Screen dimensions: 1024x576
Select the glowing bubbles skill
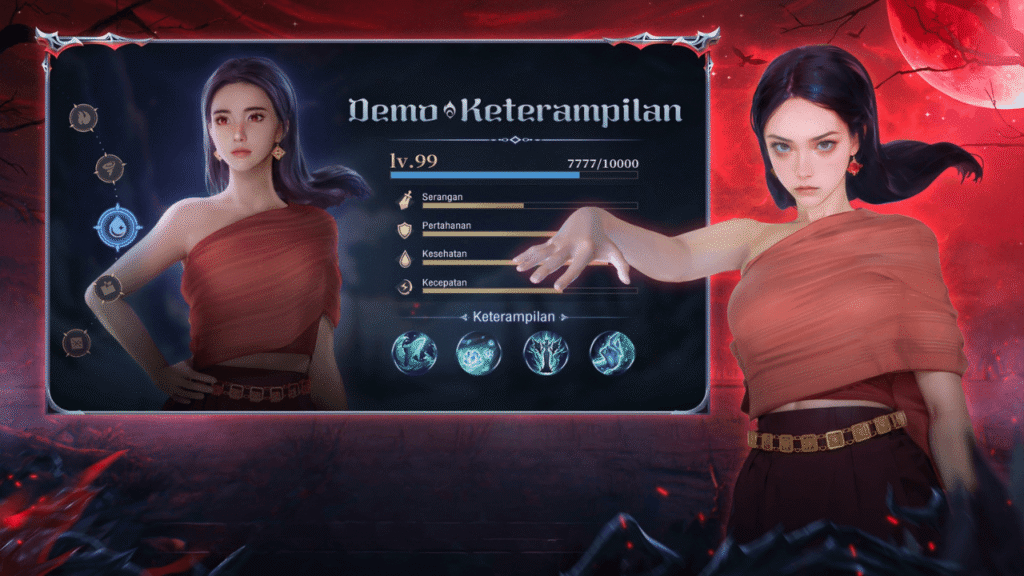coord(478,353)
